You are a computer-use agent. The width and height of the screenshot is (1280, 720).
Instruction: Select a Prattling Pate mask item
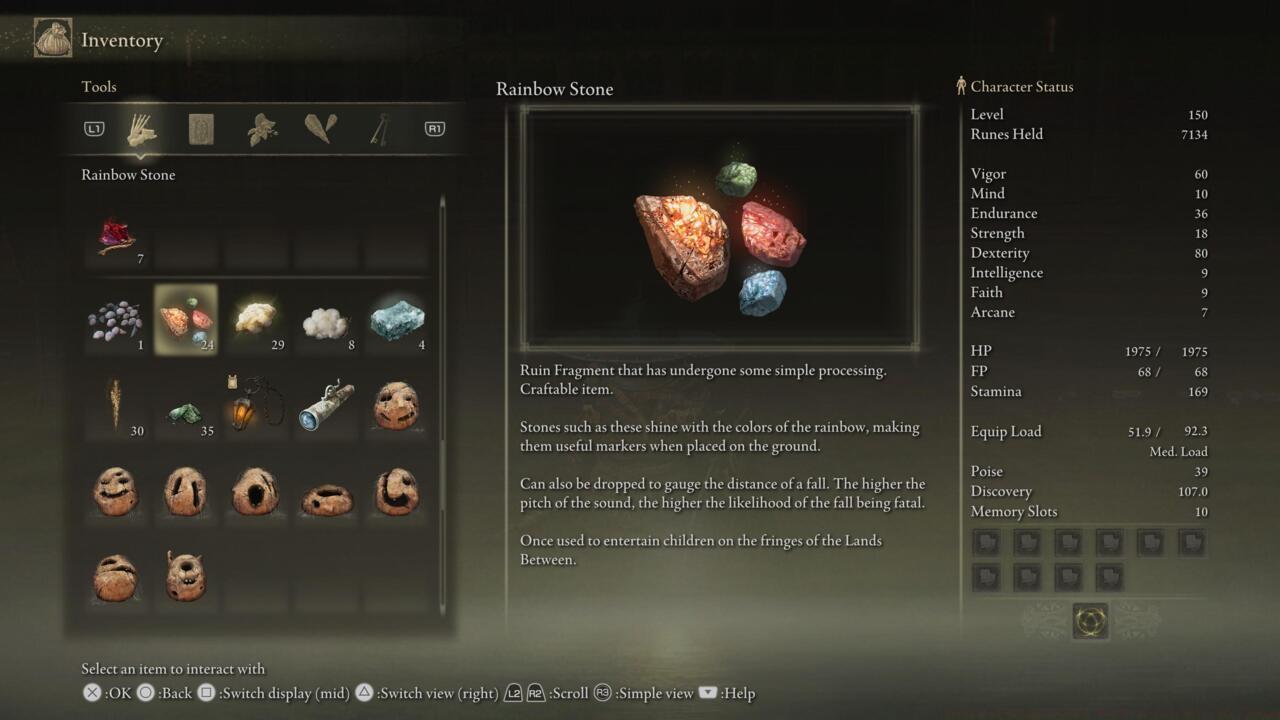tap(395, 405)
